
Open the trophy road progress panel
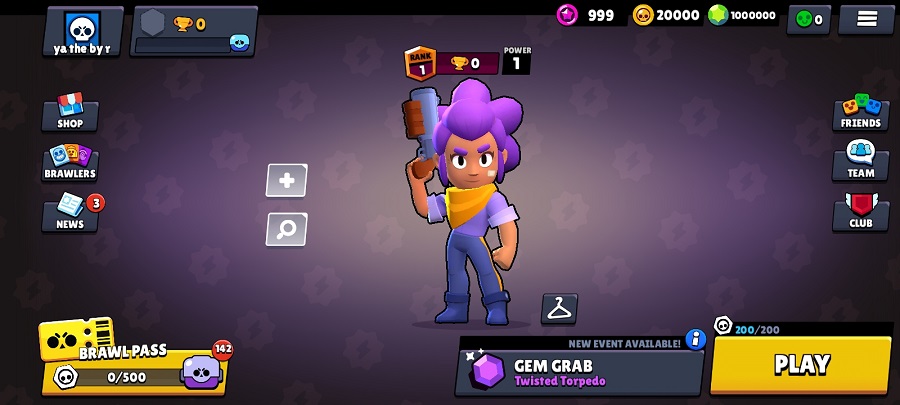(x=194, y=31)
